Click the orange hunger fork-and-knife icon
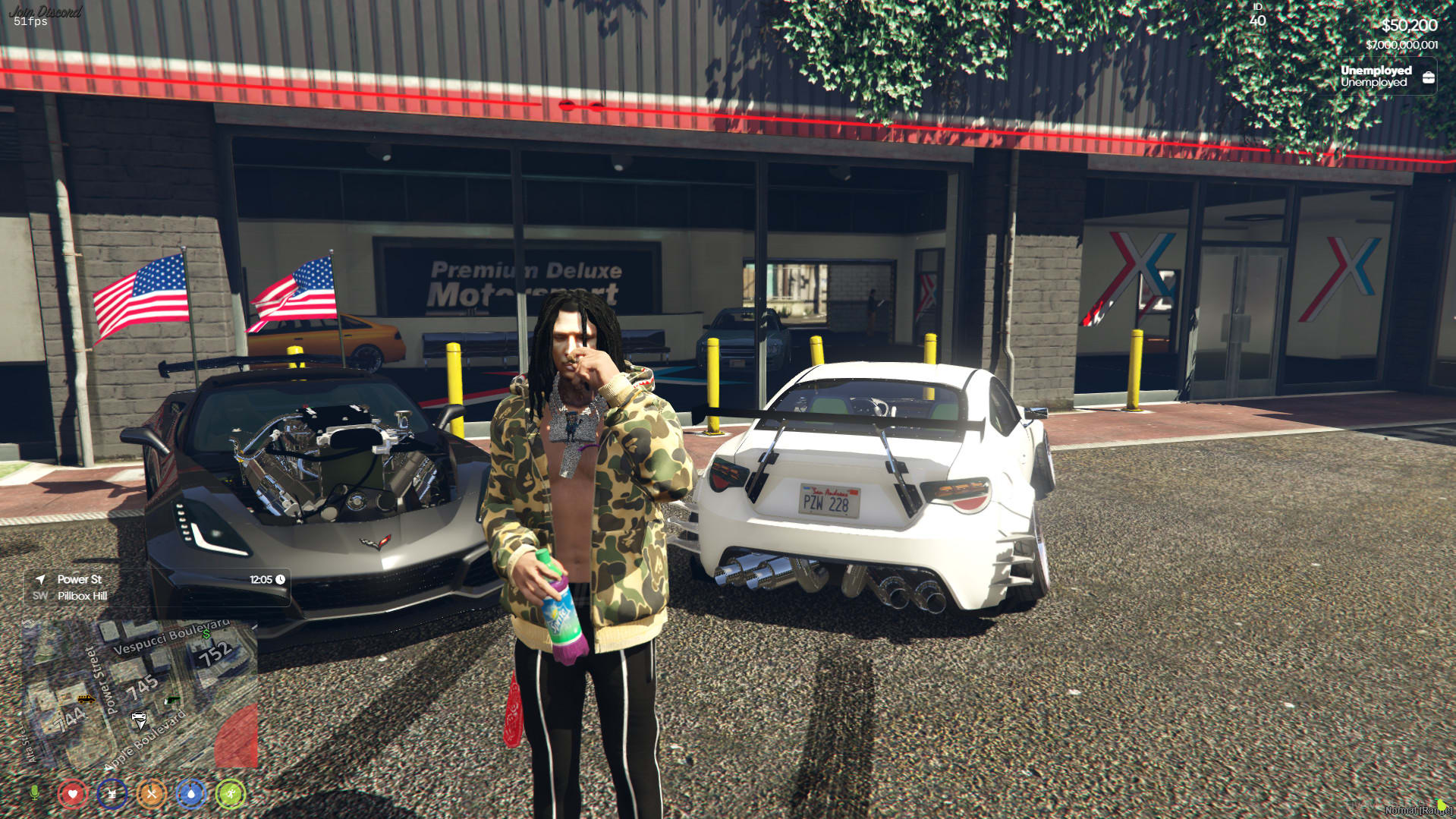Viewport: 1456px width, 819px height. click(152, 794)
